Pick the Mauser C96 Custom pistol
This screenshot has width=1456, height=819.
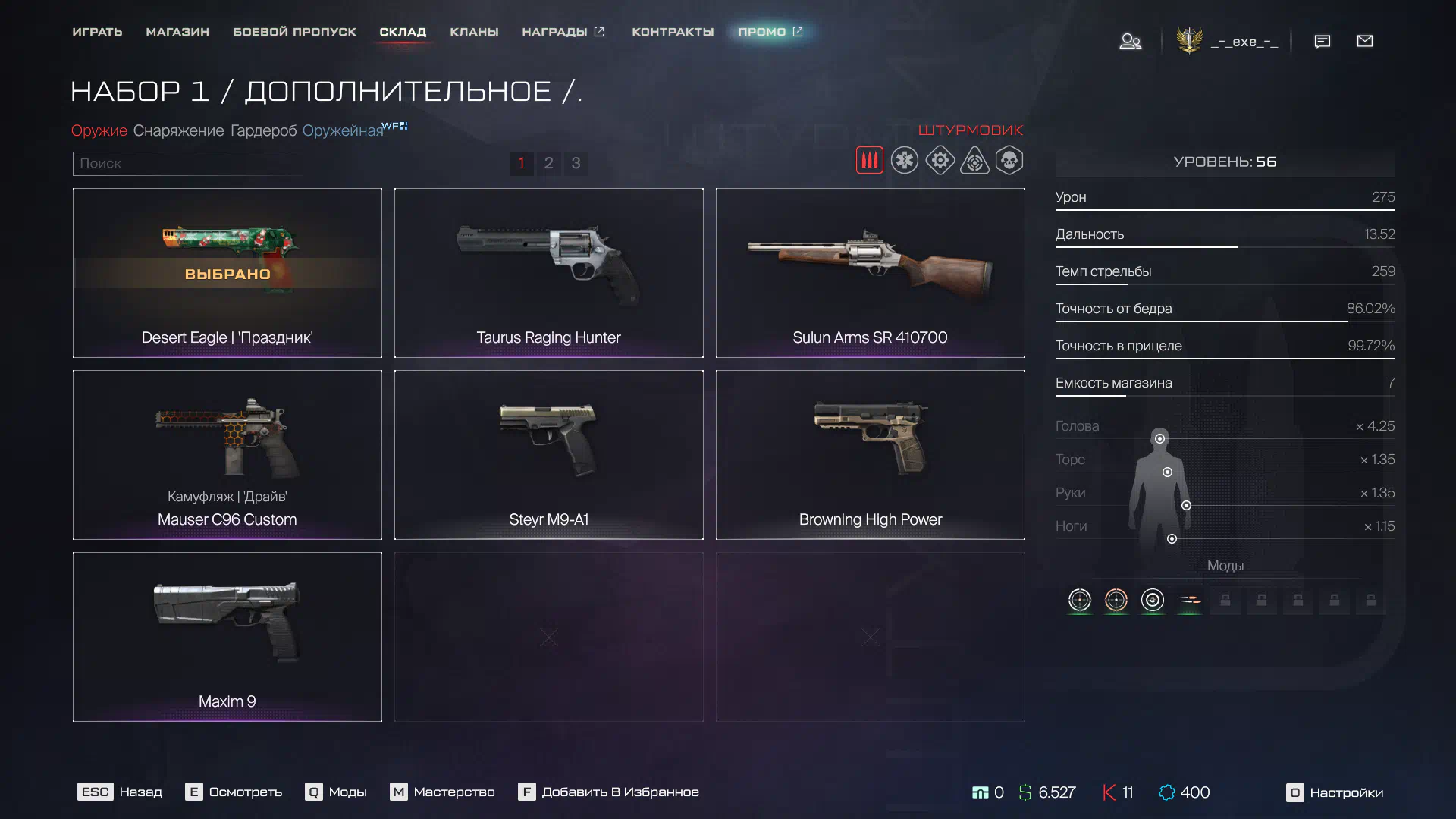point(227,455)
